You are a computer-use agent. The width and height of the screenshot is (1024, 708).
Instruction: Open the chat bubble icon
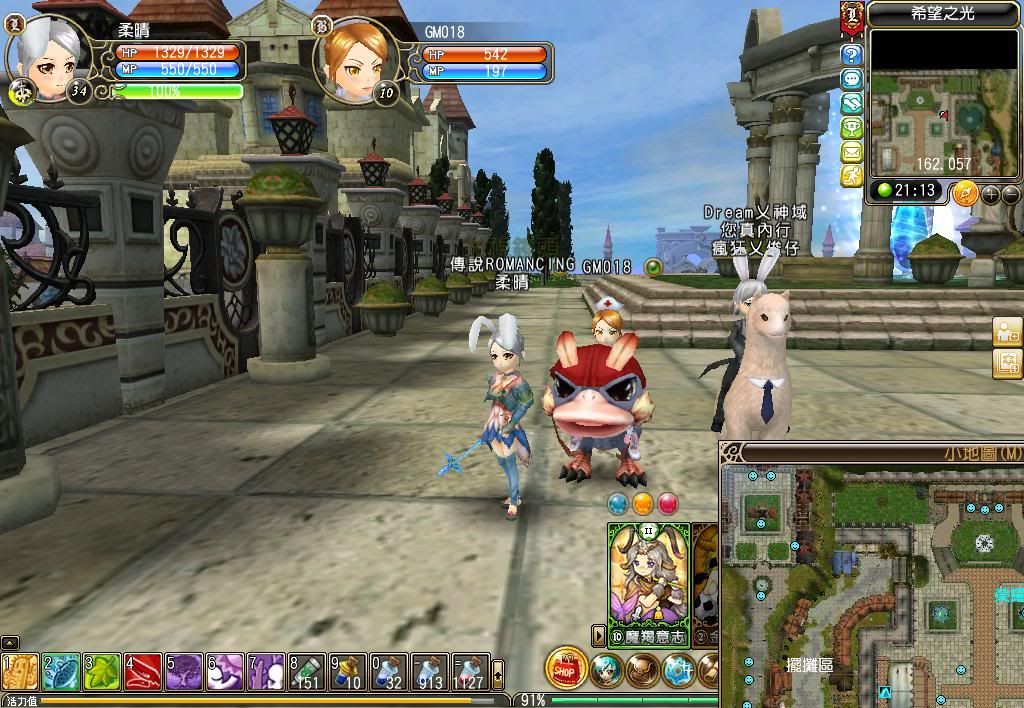click(852, 78)
